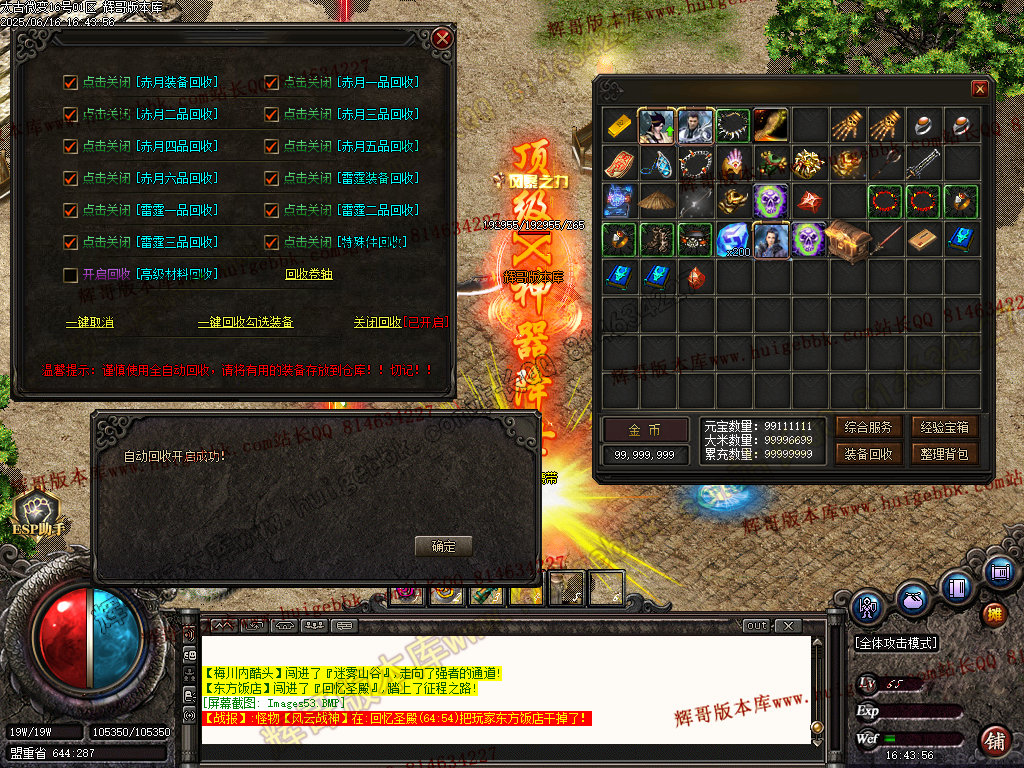Select the treasure chest item in bag

coord(848,241)
